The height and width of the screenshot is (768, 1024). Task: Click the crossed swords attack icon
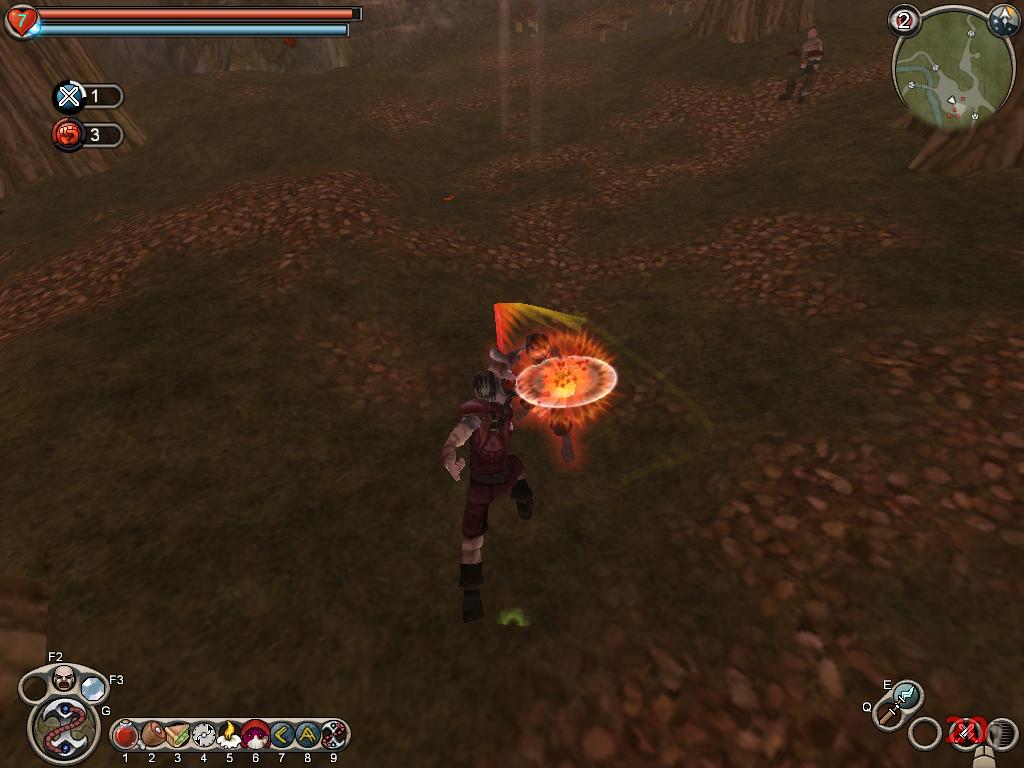pyautogui.click(x=966, y=733)
